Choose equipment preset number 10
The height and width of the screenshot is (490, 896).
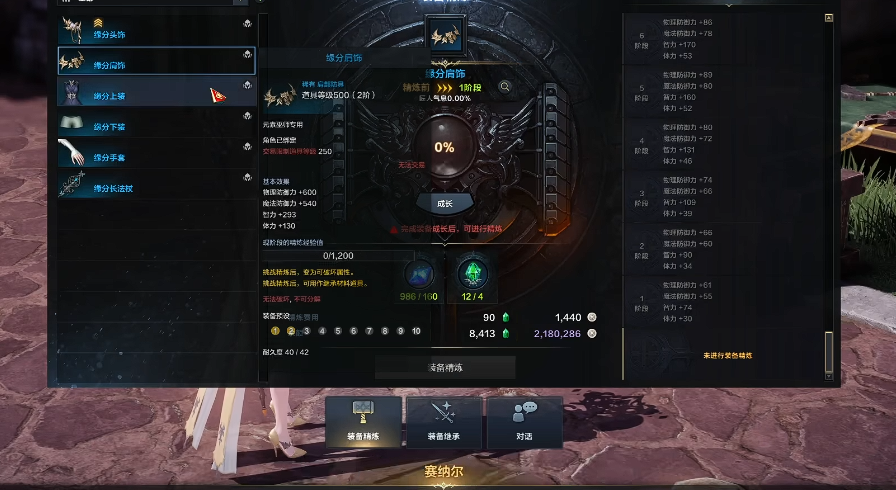[416, 331]
